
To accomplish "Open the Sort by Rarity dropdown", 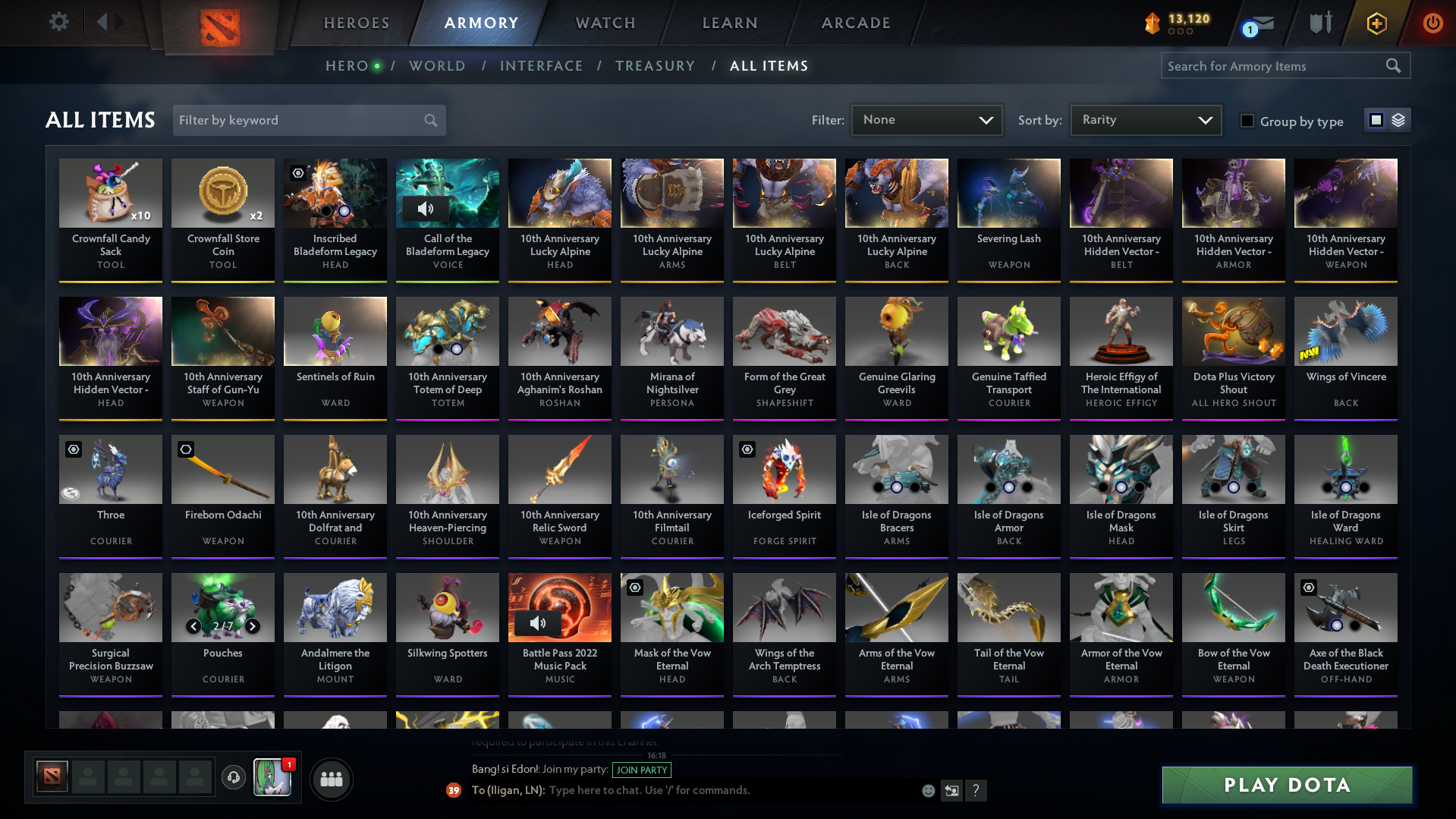I will (x=1145, y=119).
